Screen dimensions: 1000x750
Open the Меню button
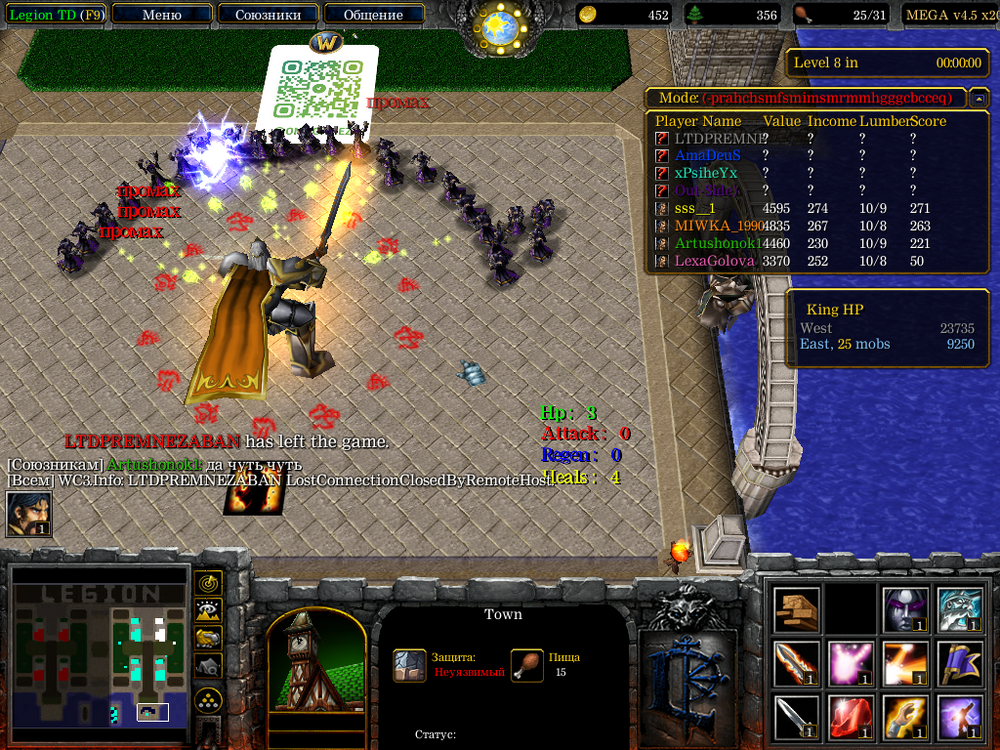(162, 15)
